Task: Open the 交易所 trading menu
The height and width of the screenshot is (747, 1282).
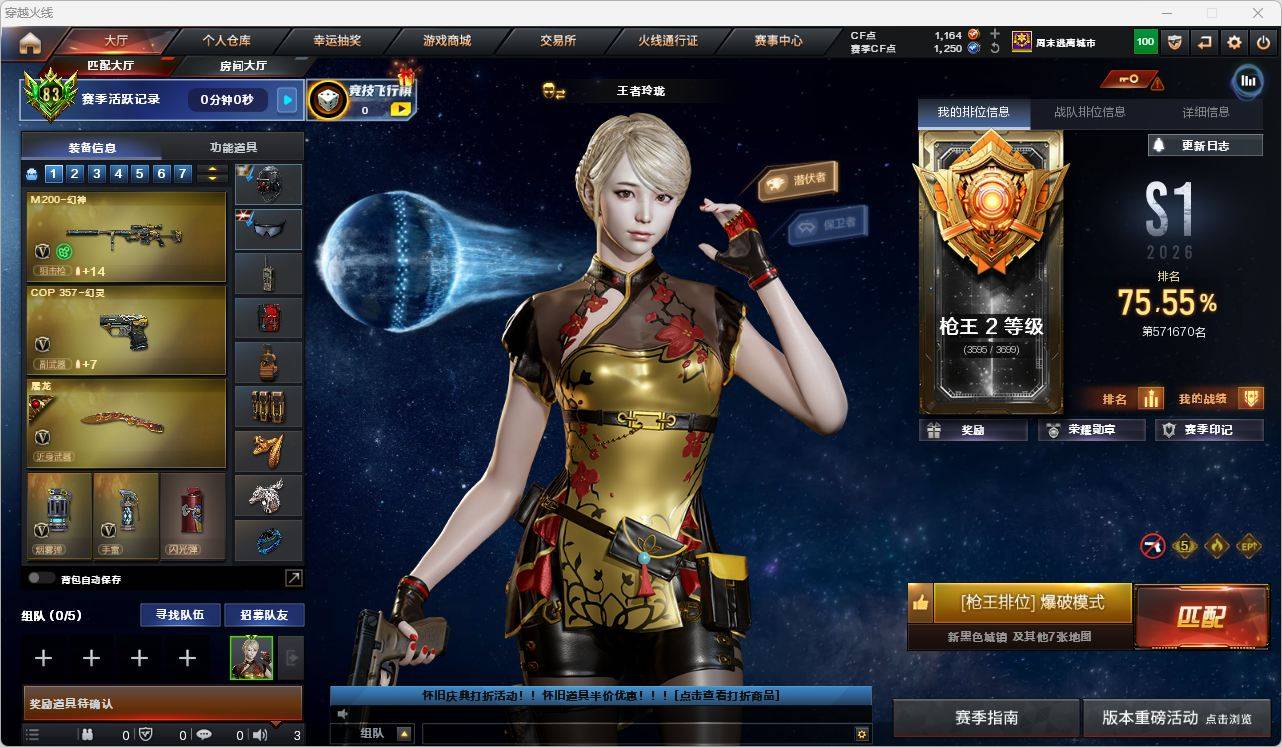Action: (x=558, y=41)
